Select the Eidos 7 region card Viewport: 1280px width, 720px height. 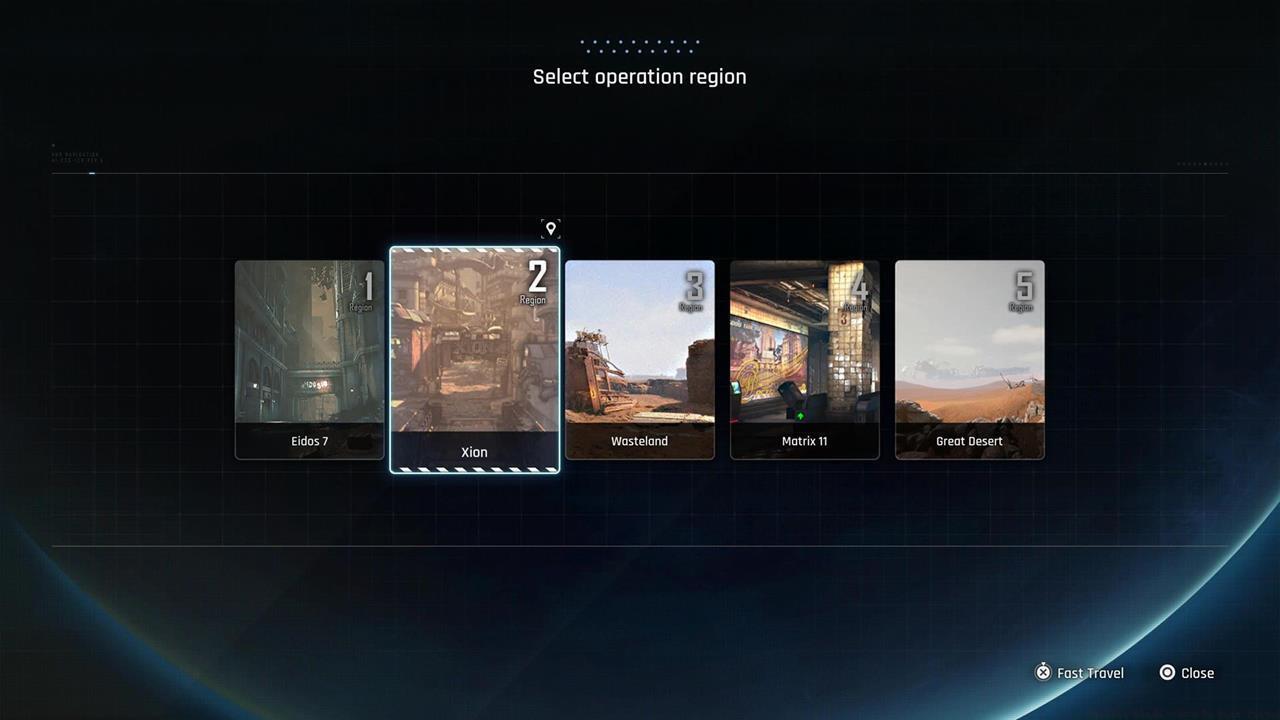(x=309, y=360)
